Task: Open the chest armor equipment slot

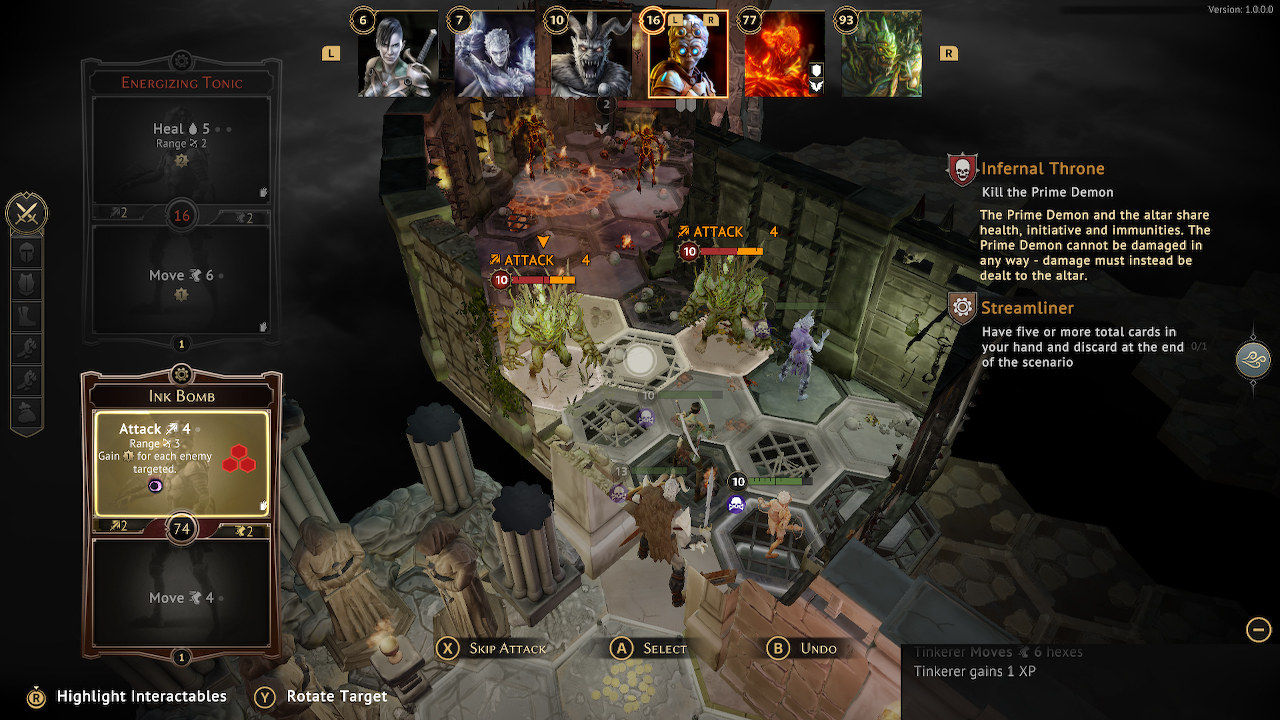Action: pyautogui.click(x=27, y=285)
